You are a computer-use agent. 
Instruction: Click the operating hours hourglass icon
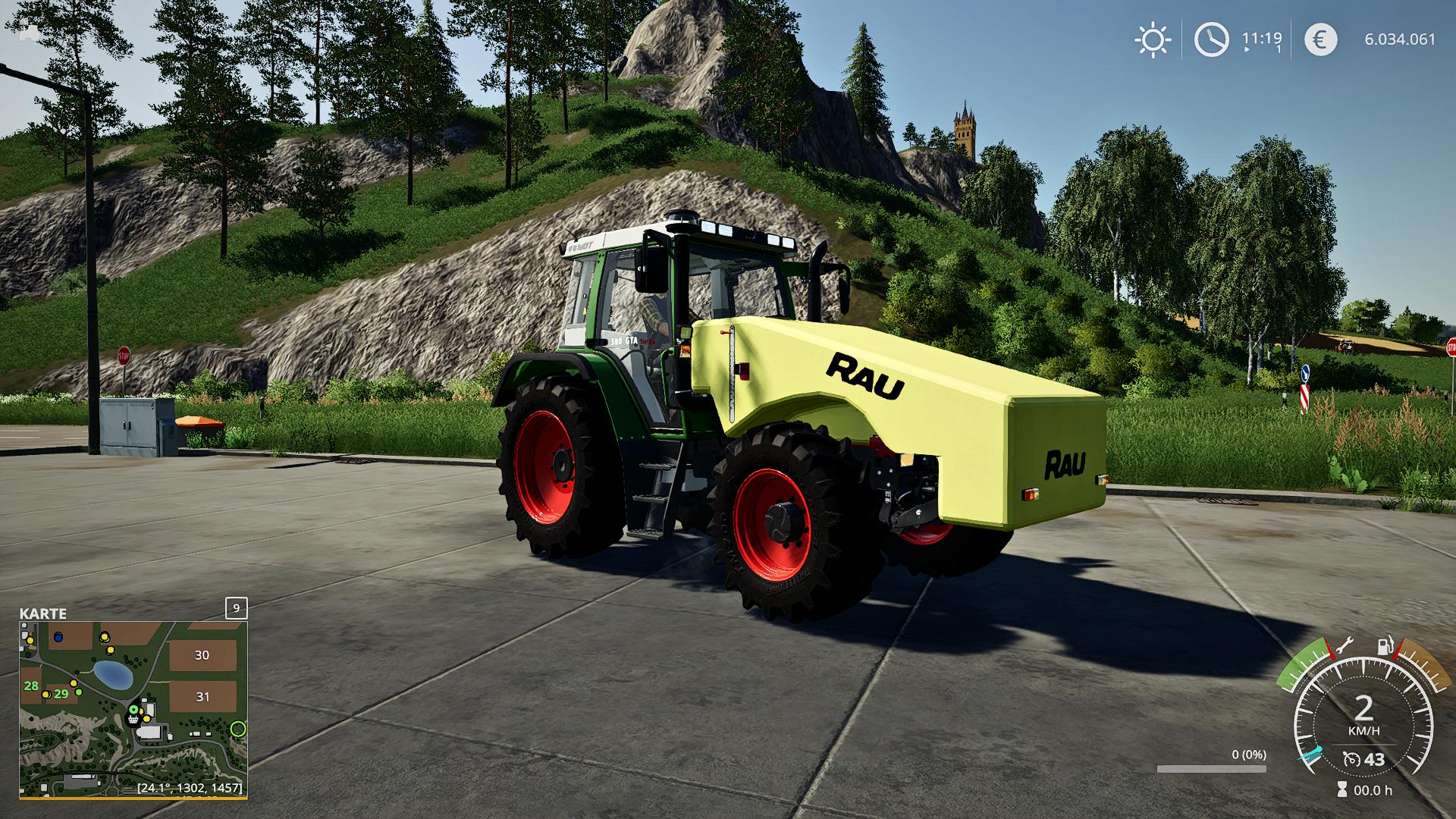pos(1342,790)
